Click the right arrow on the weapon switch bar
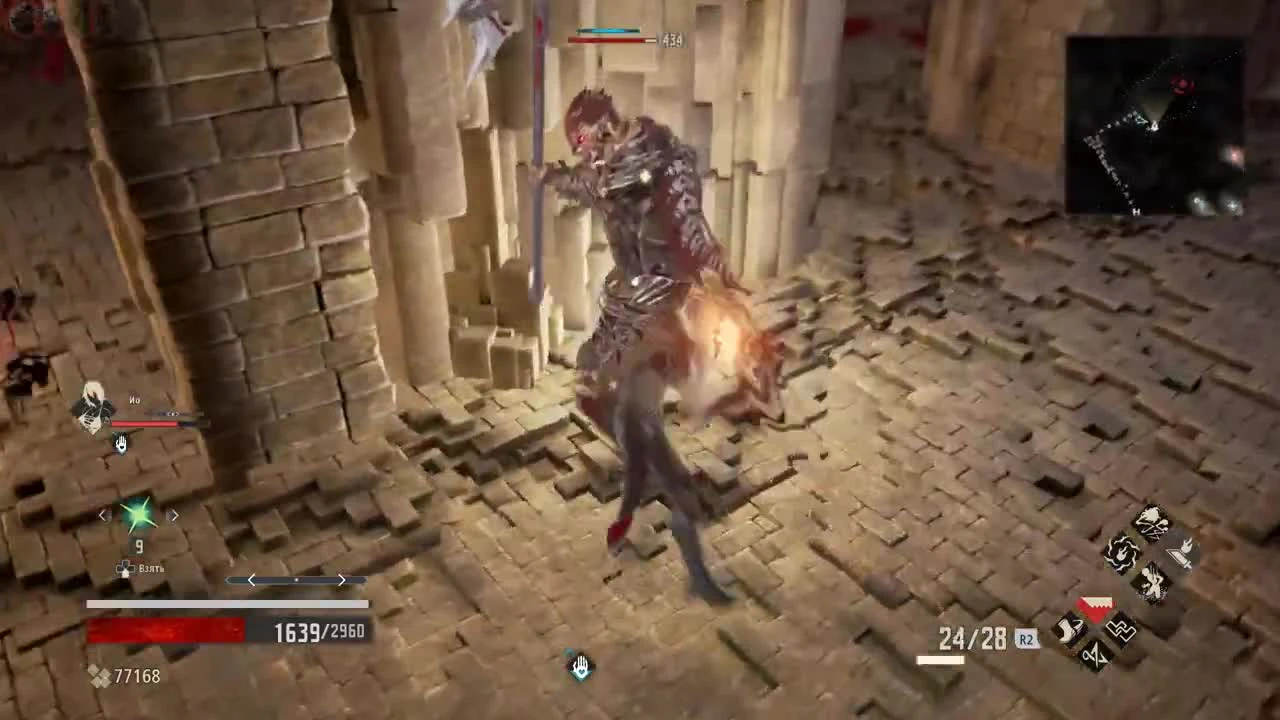The image size is (1280, 720). coord(341,580)
